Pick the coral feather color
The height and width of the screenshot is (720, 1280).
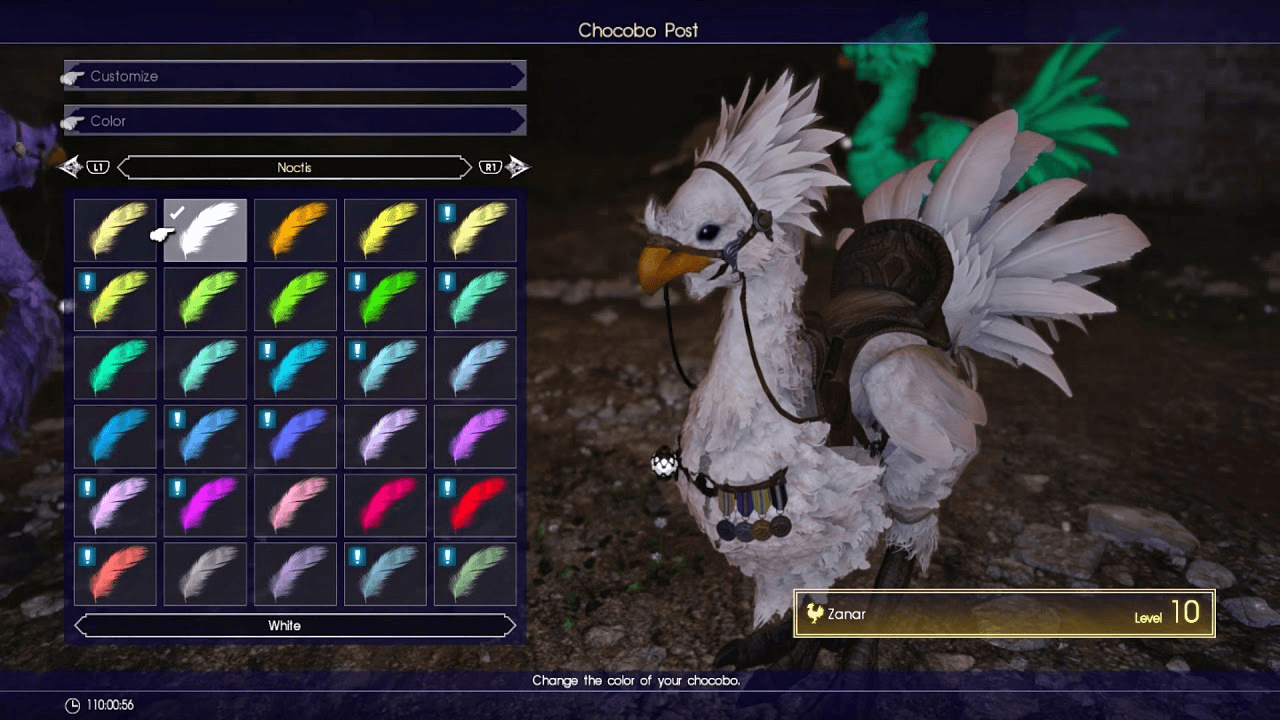[115, 573]
